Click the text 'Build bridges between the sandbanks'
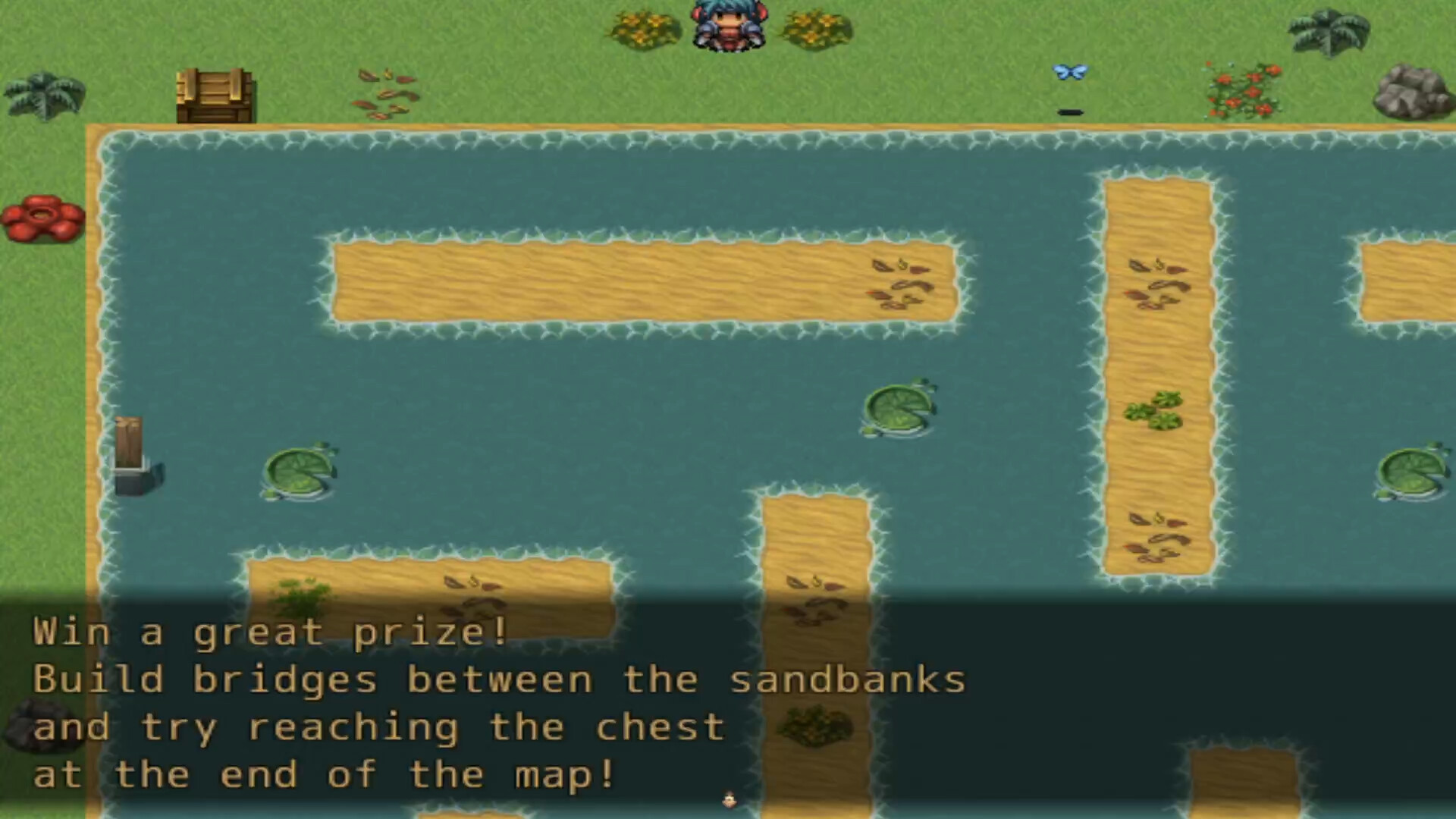 click(500, 679)
